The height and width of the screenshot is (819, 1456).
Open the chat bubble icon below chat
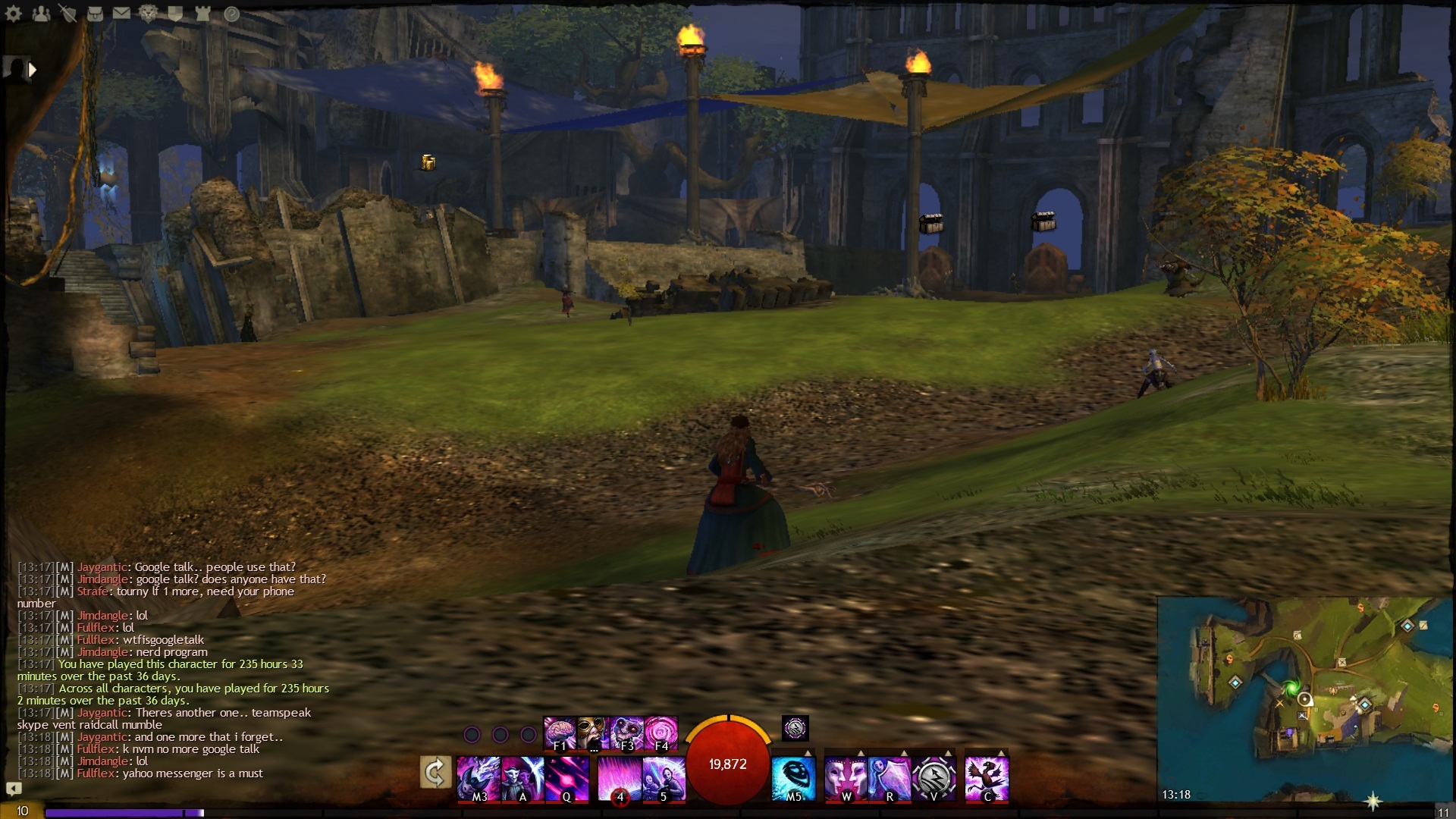(x=14, y=789)
